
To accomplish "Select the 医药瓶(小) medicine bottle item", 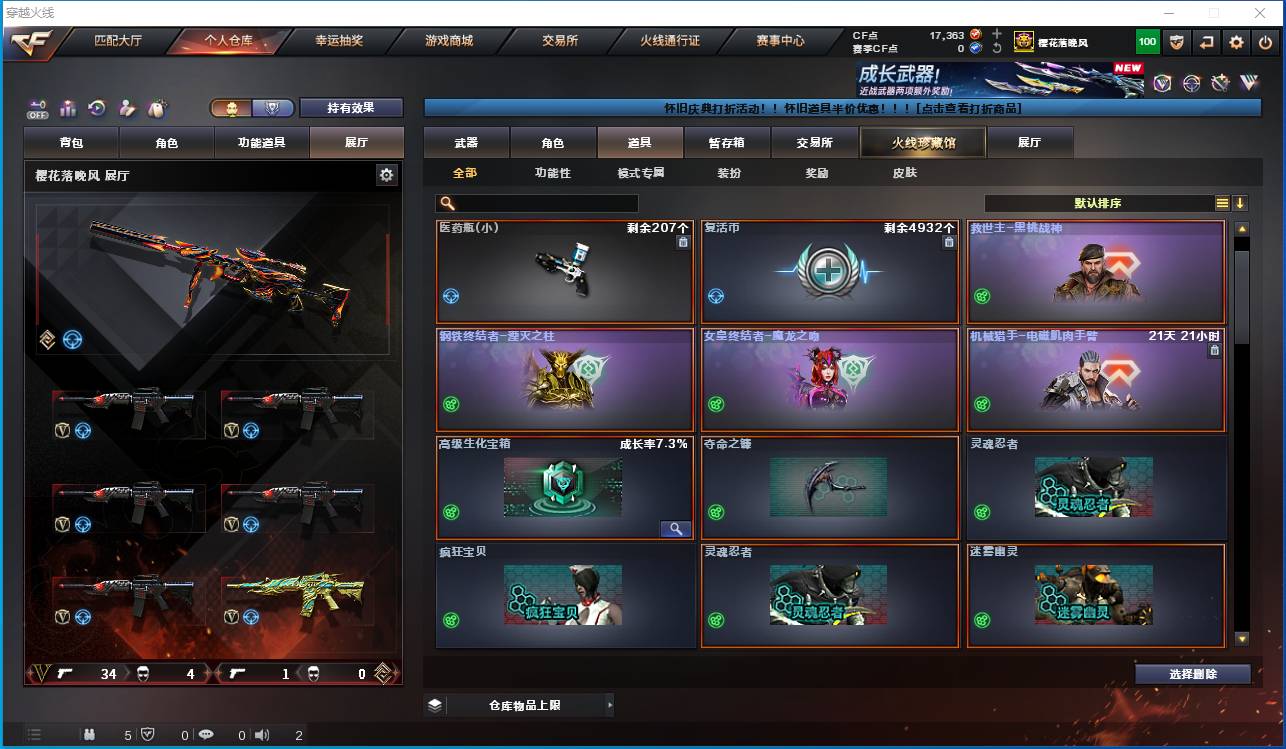I will point(565,271).
